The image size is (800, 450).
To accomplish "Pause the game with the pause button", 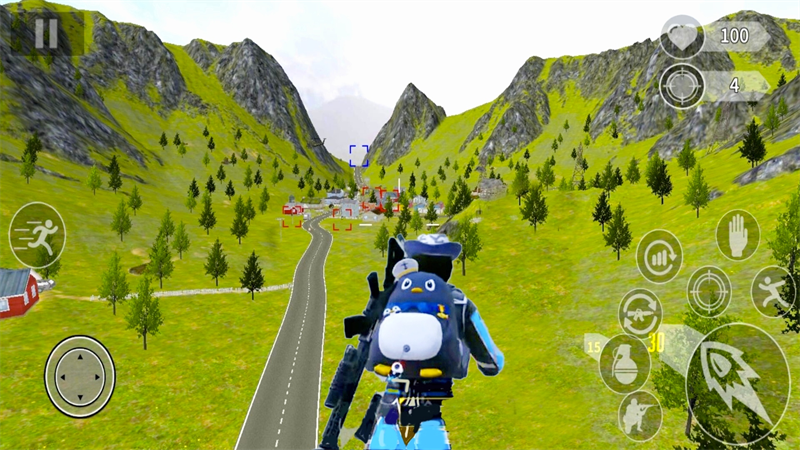I will click(46, 33).
